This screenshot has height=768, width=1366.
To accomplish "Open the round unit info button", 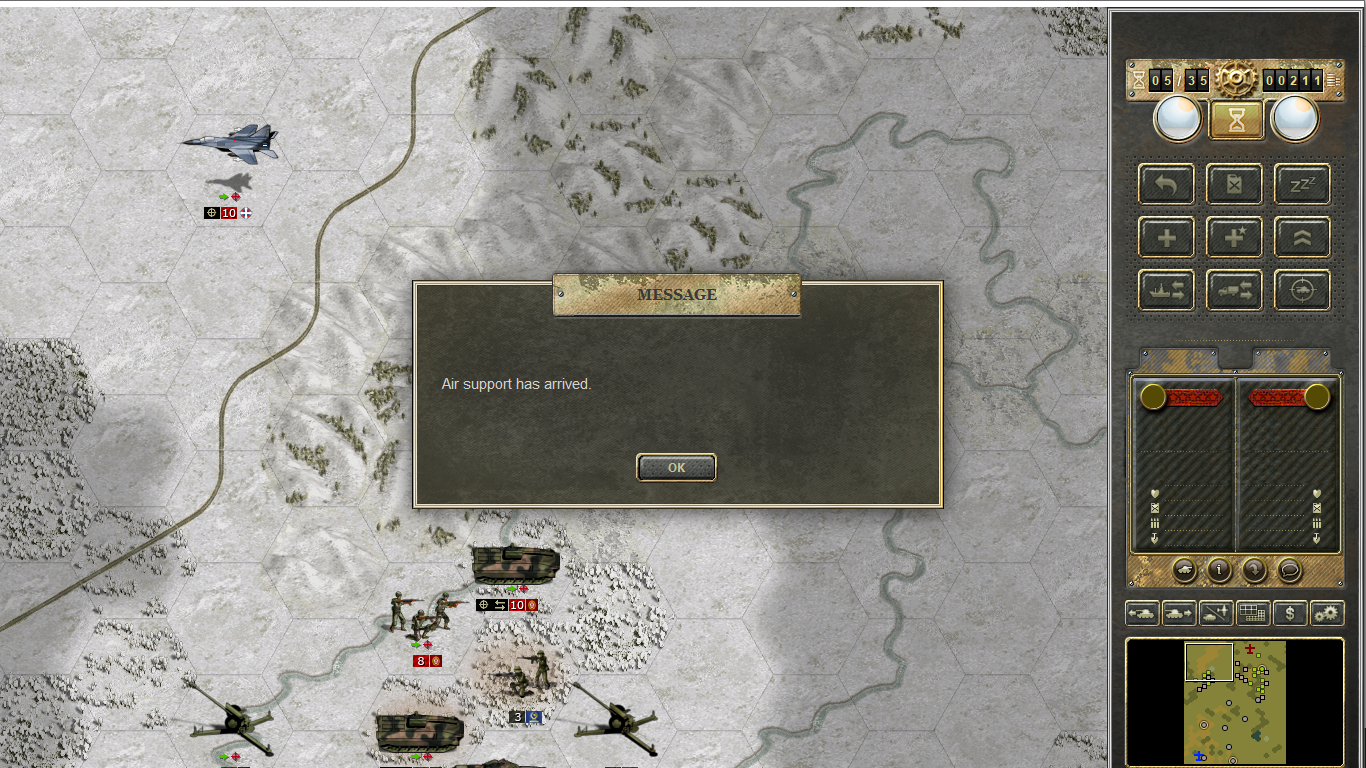I will (x=1219, y=570).
